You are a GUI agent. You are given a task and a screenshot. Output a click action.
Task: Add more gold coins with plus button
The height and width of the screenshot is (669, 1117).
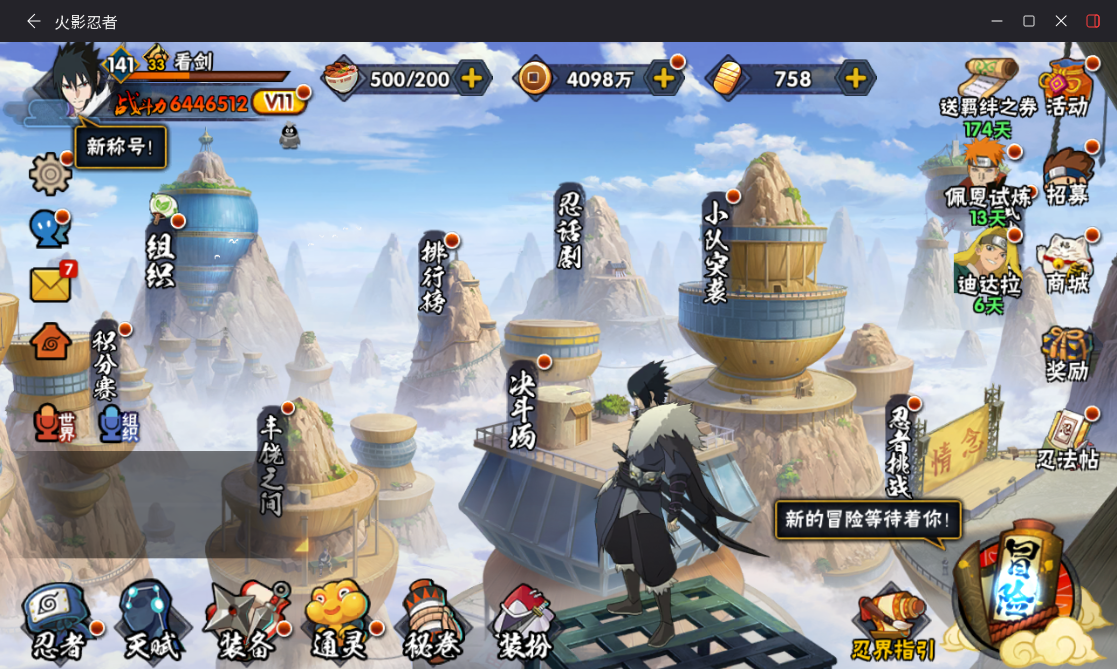(x=663, y=78)
